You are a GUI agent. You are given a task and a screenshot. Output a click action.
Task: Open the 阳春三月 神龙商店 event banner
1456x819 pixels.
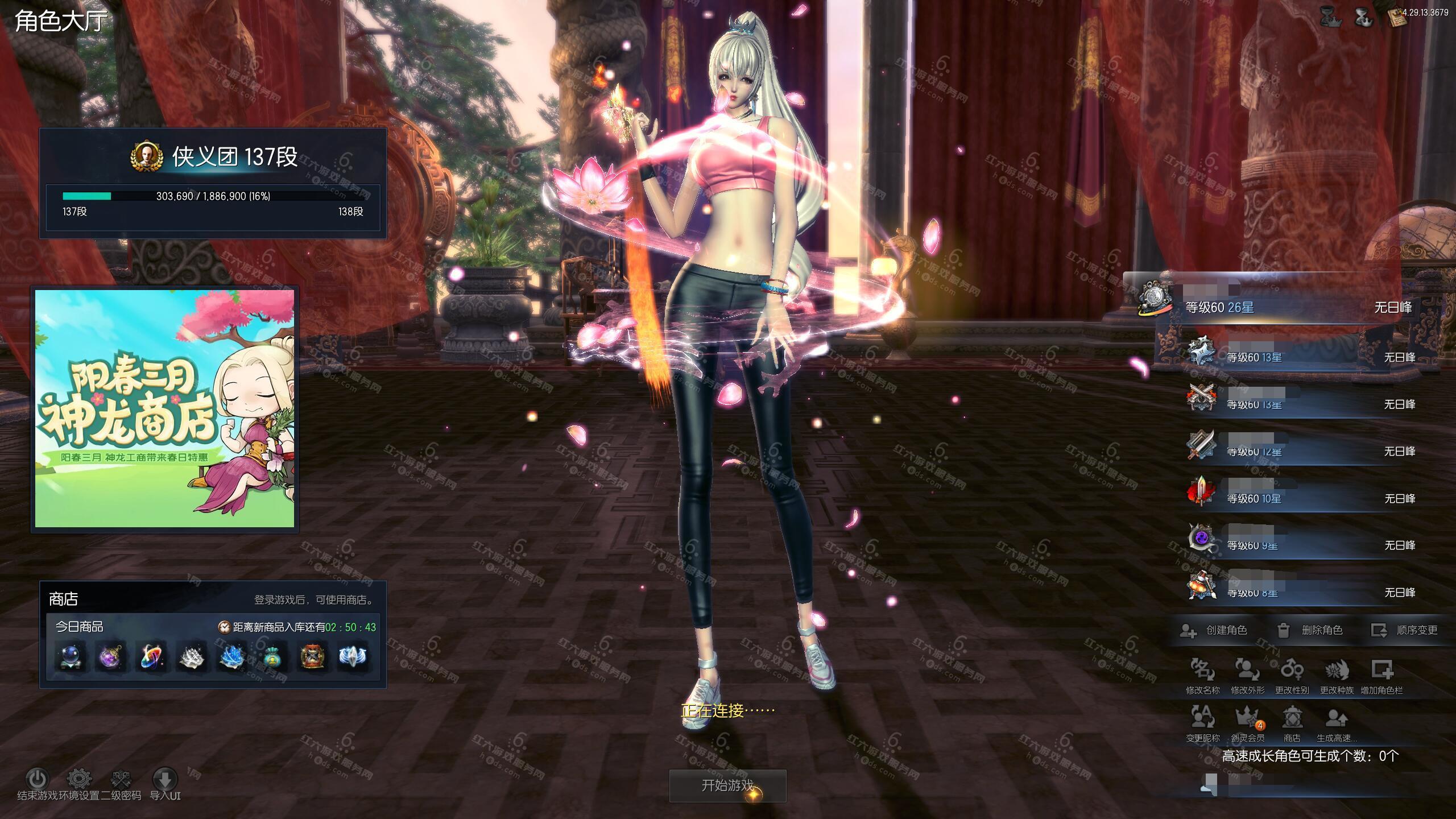(x=165, y=408)
